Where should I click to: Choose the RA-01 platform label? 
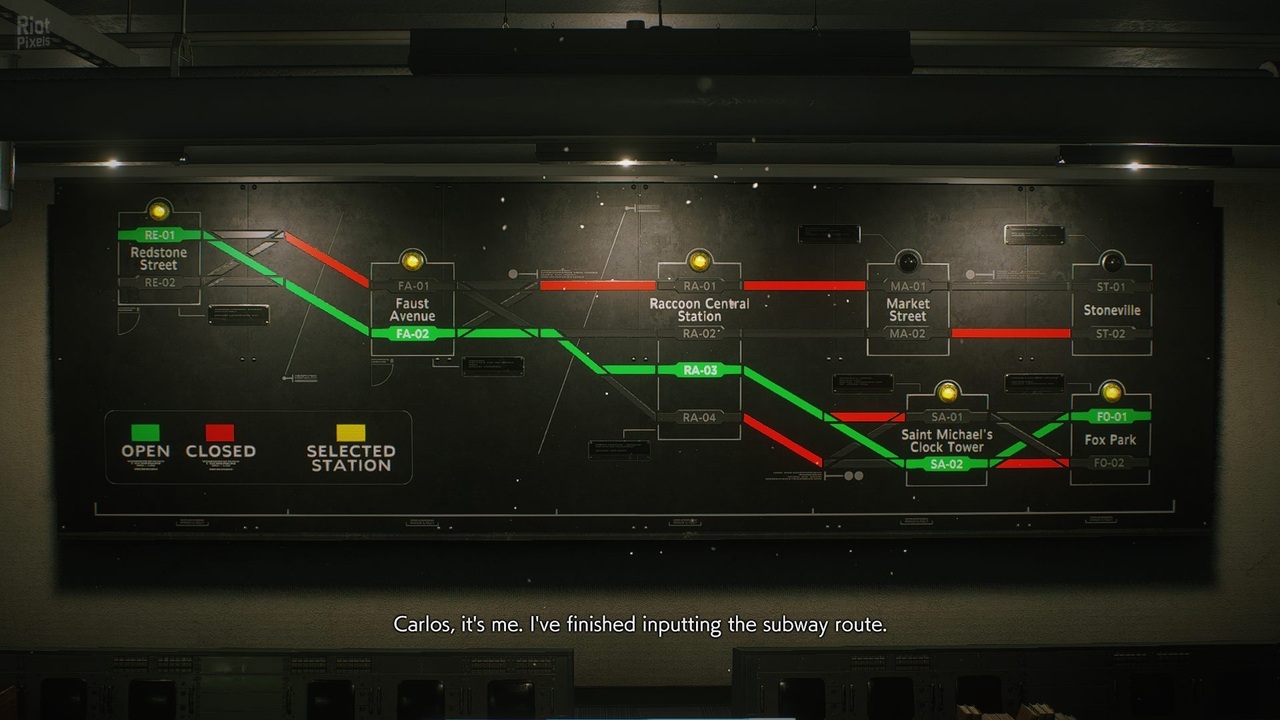coord(699,286)
